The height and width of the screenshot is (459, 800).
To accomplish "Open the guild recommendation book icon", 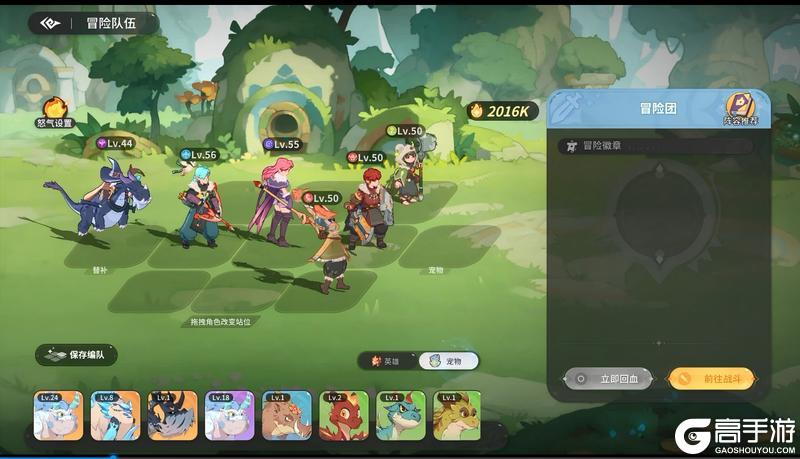I will (x=740, y=108).
